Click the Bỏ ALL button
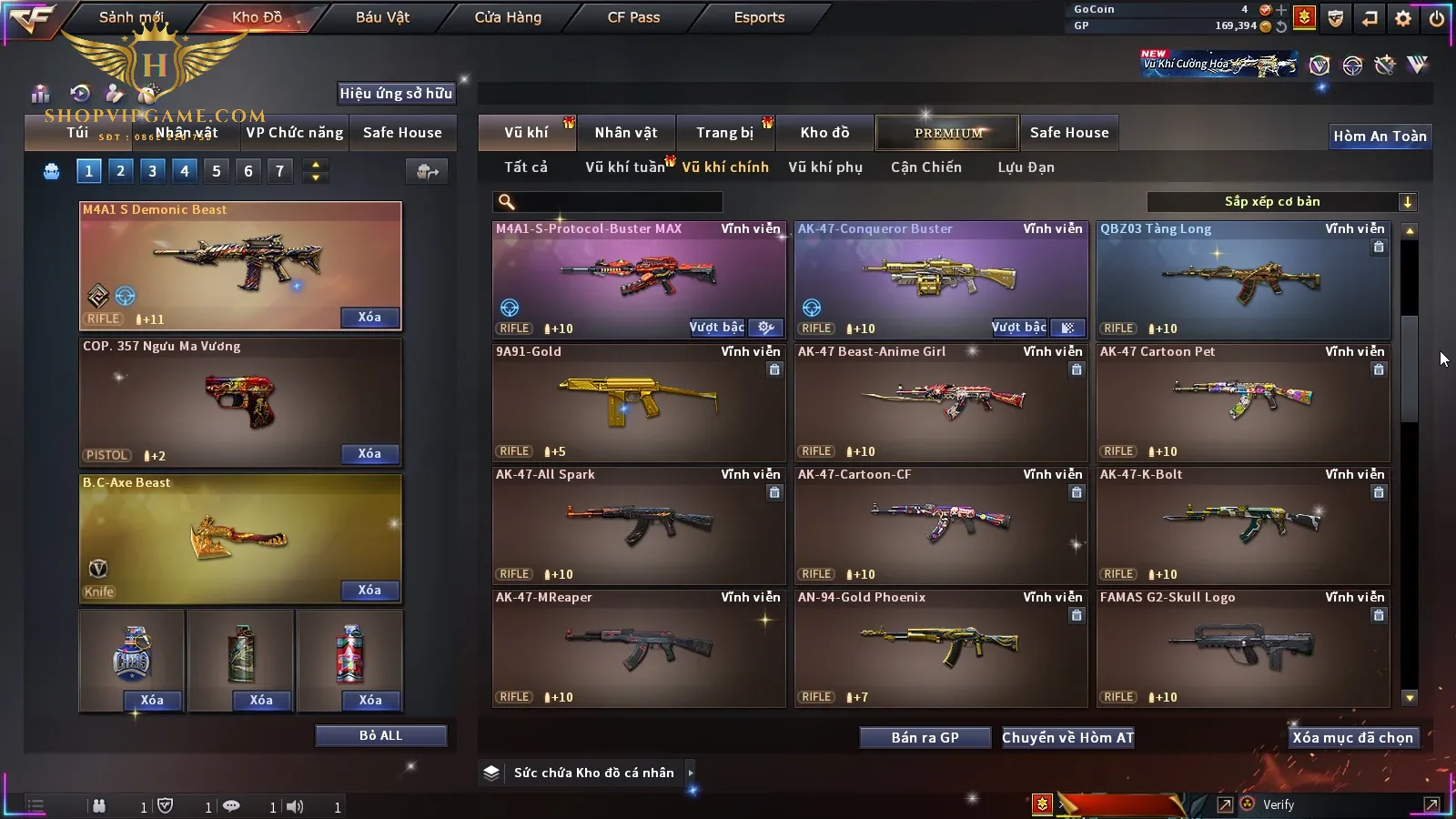This screenshot has height=819, width=1456. (x=380, y=735)
